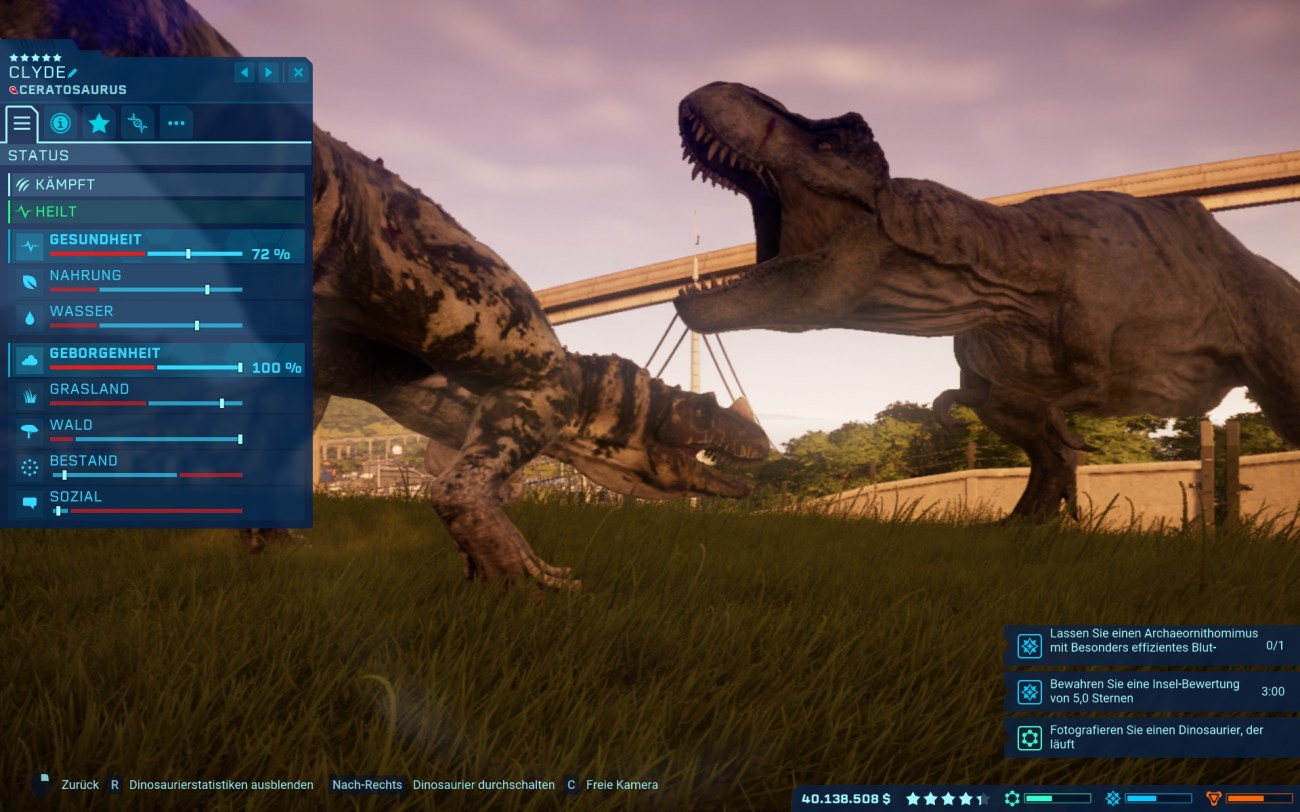Pick the Wald requirement row
The width and height of the screenshot is (1300, 812).
[156, 431]
